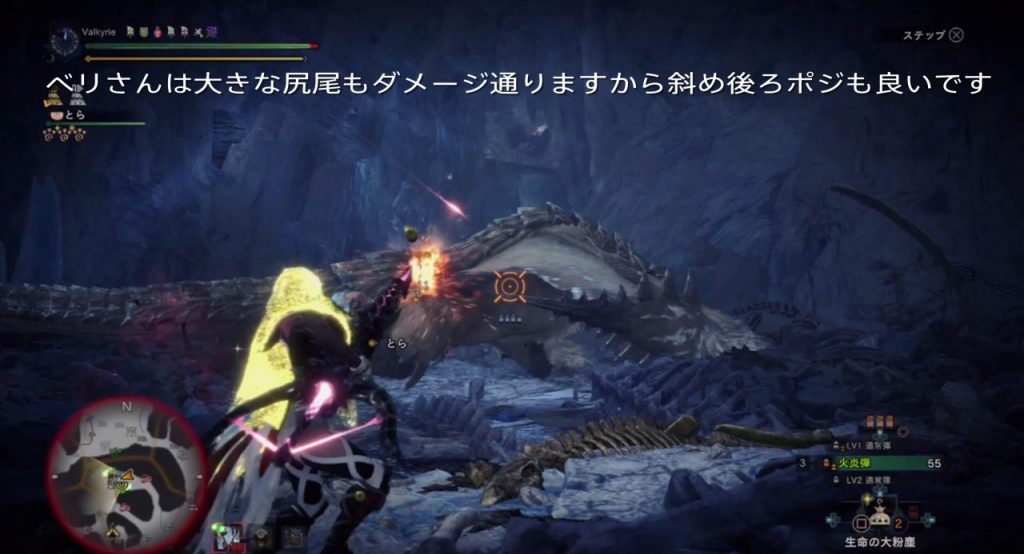This screenshot has width=1024, height=554.
Task: Select the orange target reticle on the monster
Action: [509, 287]
